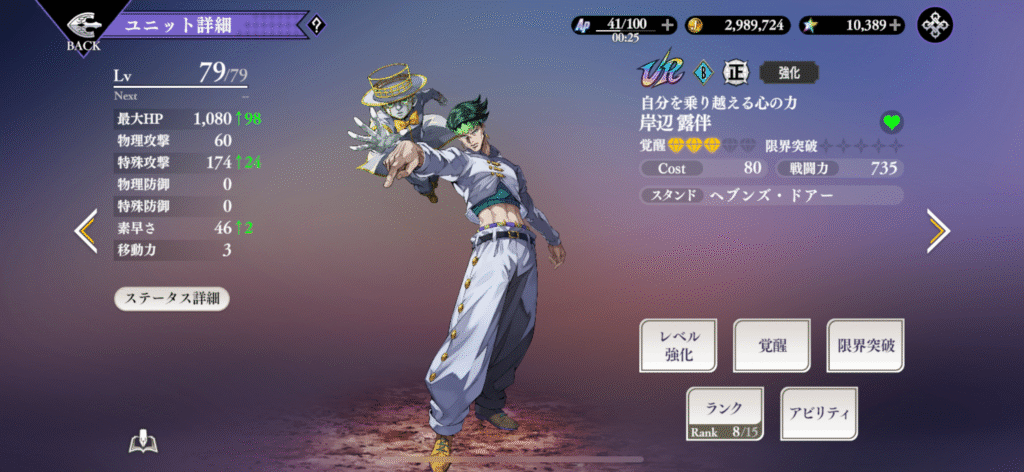Screen dimensions: 1024x472
Task: Open the アビリティ ability menu
Action: tap(818, 413)
